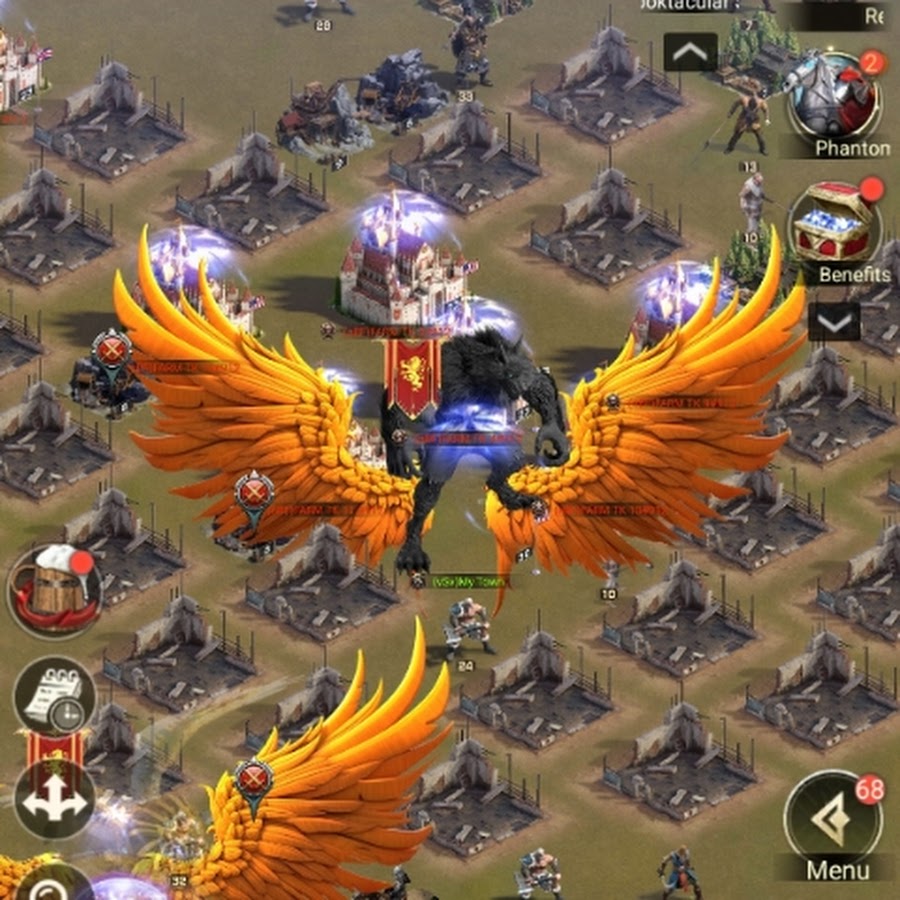This screenshot has height=900, width=900.
Task: Select the three-way arrows icon
Action: tap(54, 800)
